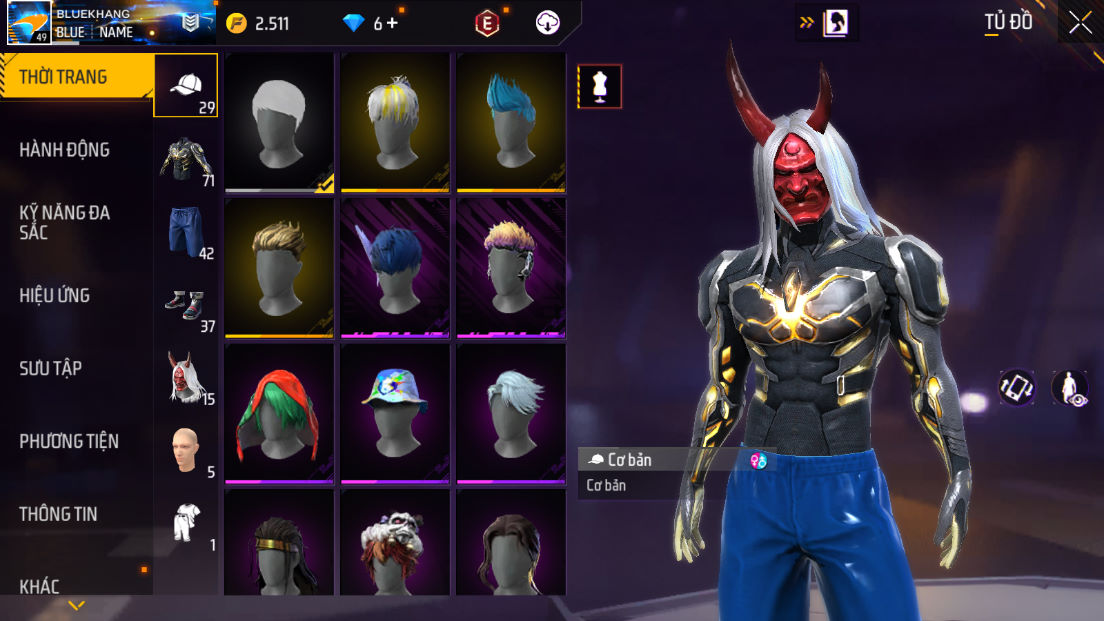Close the wardrobe screen with the X
Screen dimensions: 1104x621
pos(1080,23)
